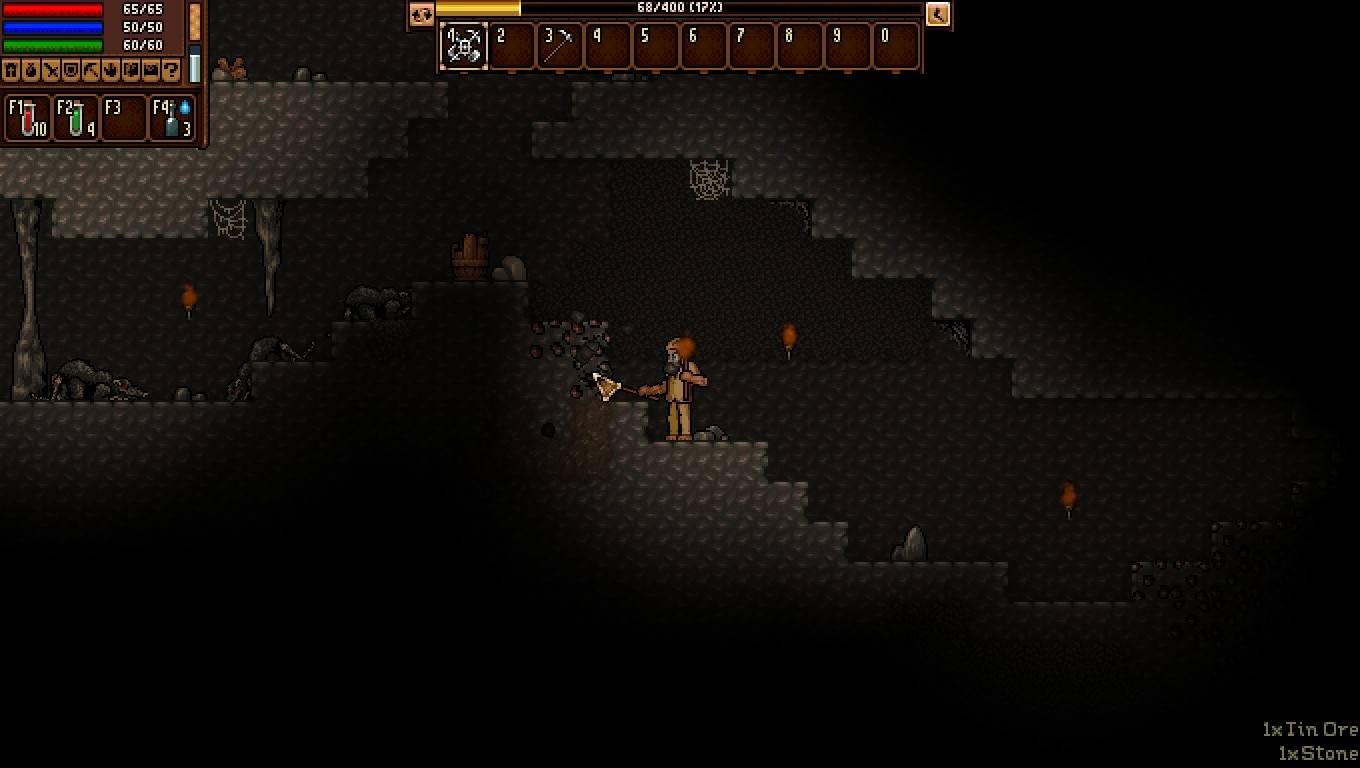Select the empty F3 quick slot
This screenshot has height=768, width=1360.
[x=124, y=118]
